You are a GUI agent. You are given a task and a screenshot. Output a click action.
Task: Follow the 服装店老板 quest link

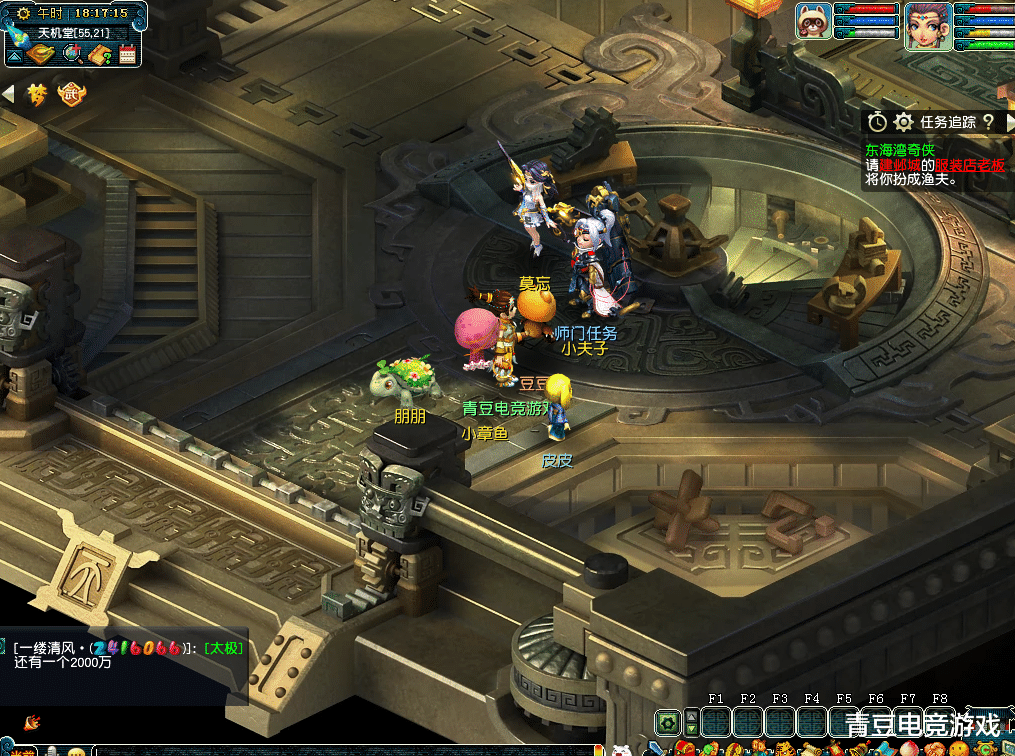(970, 165)
